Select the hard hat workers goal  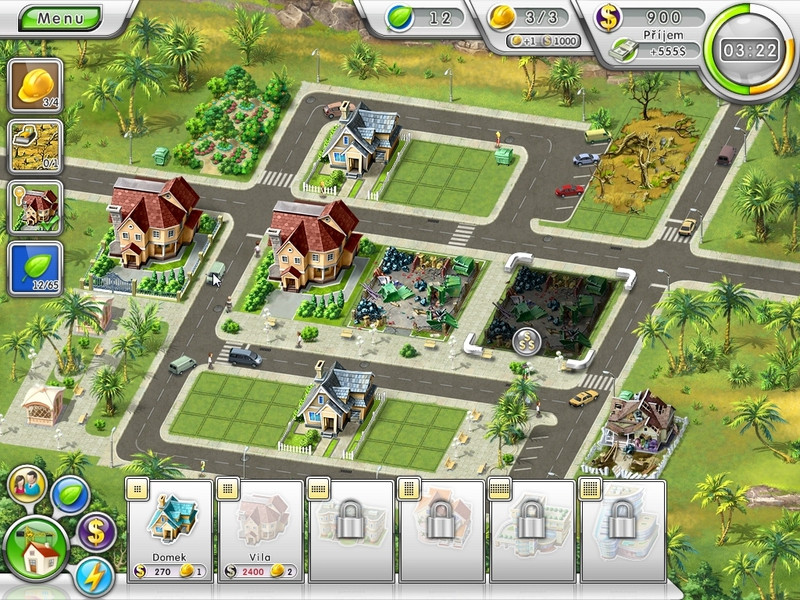pyautogui.click(x=36, y=85)
